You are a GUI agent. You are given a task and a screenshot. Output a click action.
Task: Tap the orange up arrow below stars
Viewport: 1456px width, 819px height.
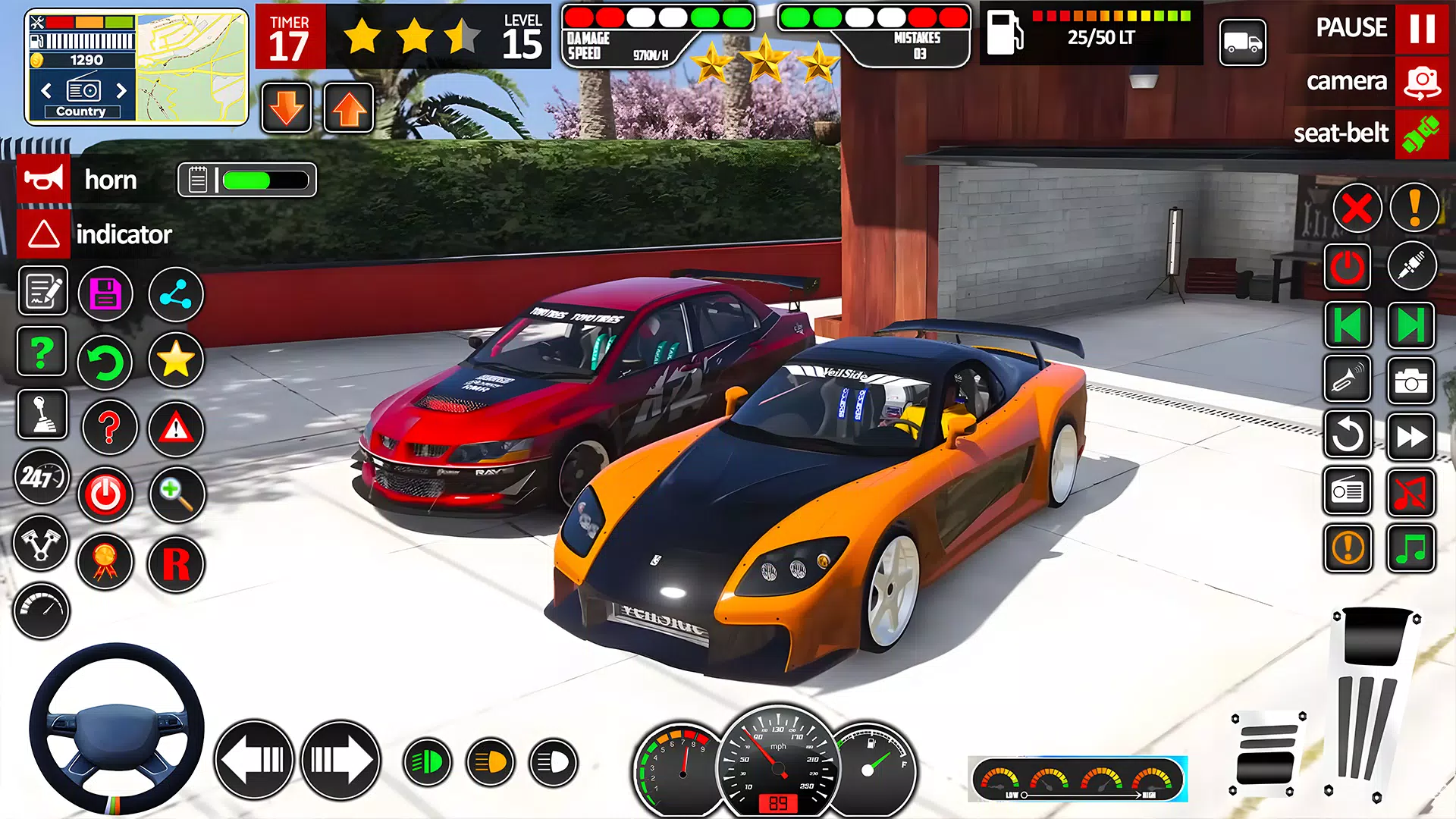(347, 106)
